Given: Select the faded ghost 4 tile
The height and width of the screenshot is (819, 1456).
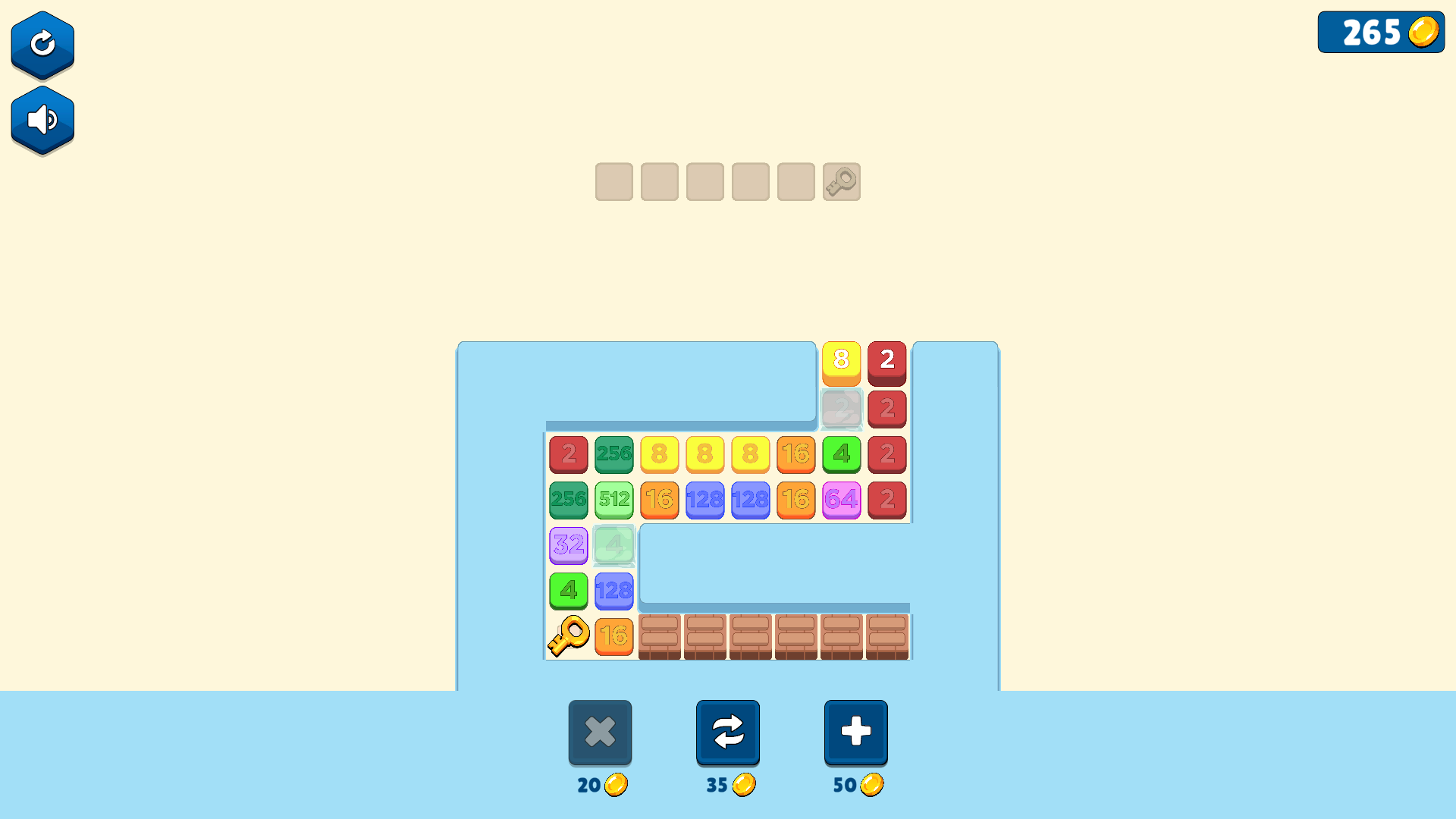Looking at the screenshot, I should coord(613,546).
